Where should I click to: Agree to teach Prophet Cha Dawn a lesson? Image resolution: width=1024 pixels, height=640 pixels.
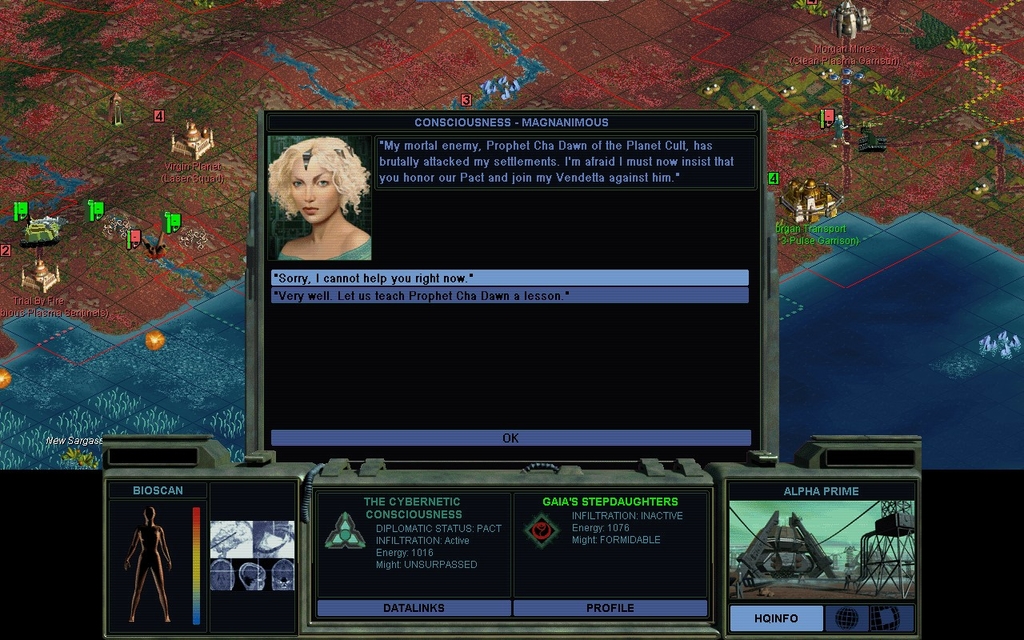(x=509, y=296)
